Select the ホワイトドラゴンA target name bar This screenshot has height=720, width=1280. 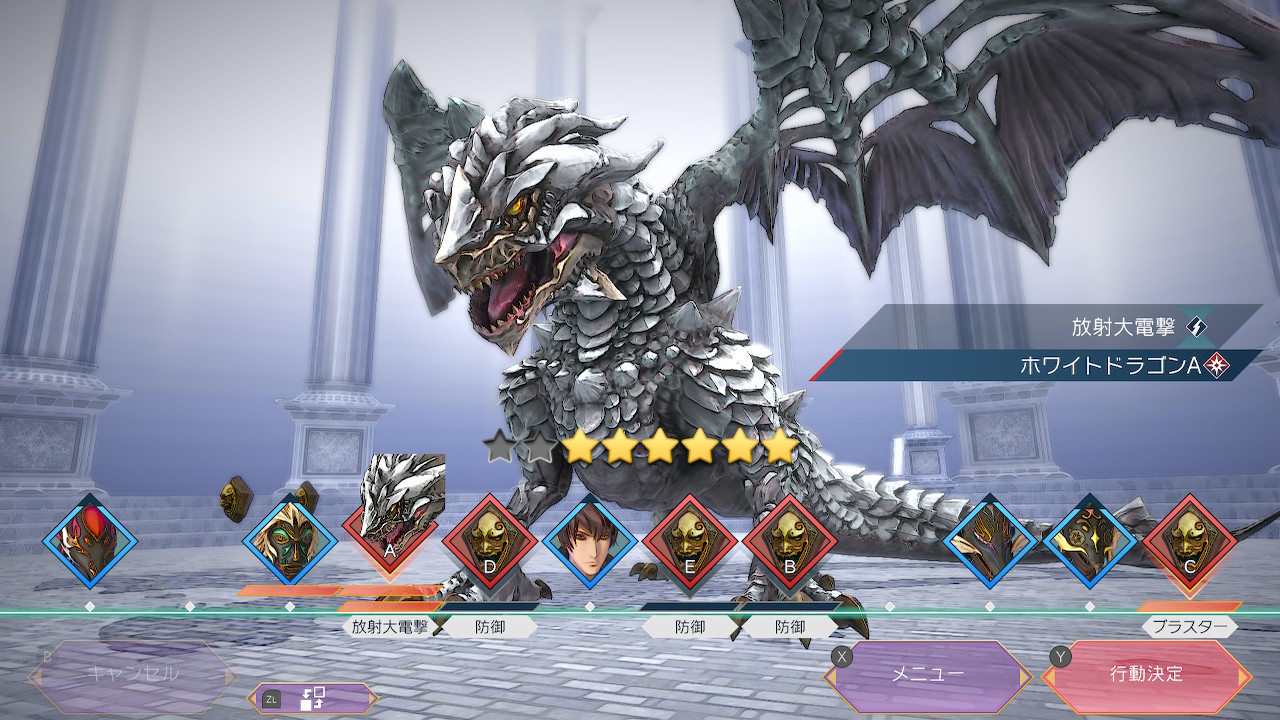click(1040, 366)
